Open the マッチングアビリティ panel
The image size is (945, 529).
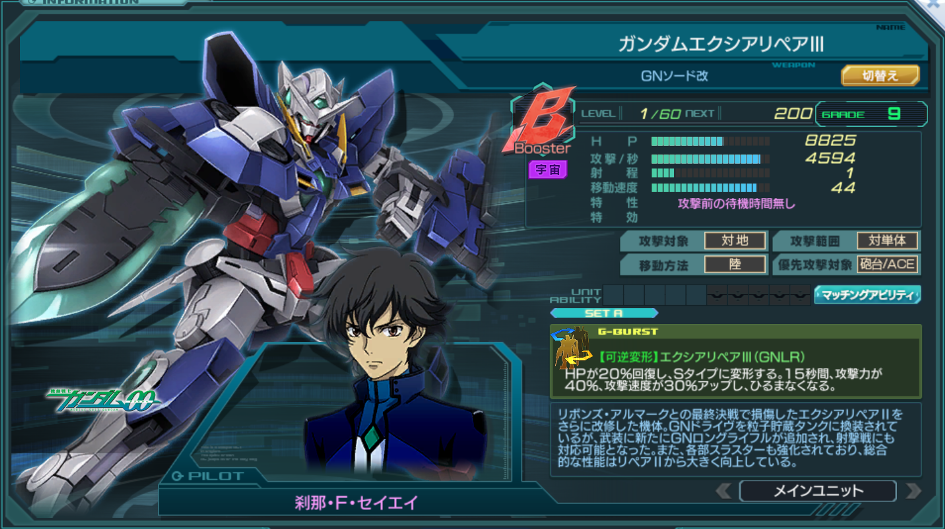(x=867, y=294)
